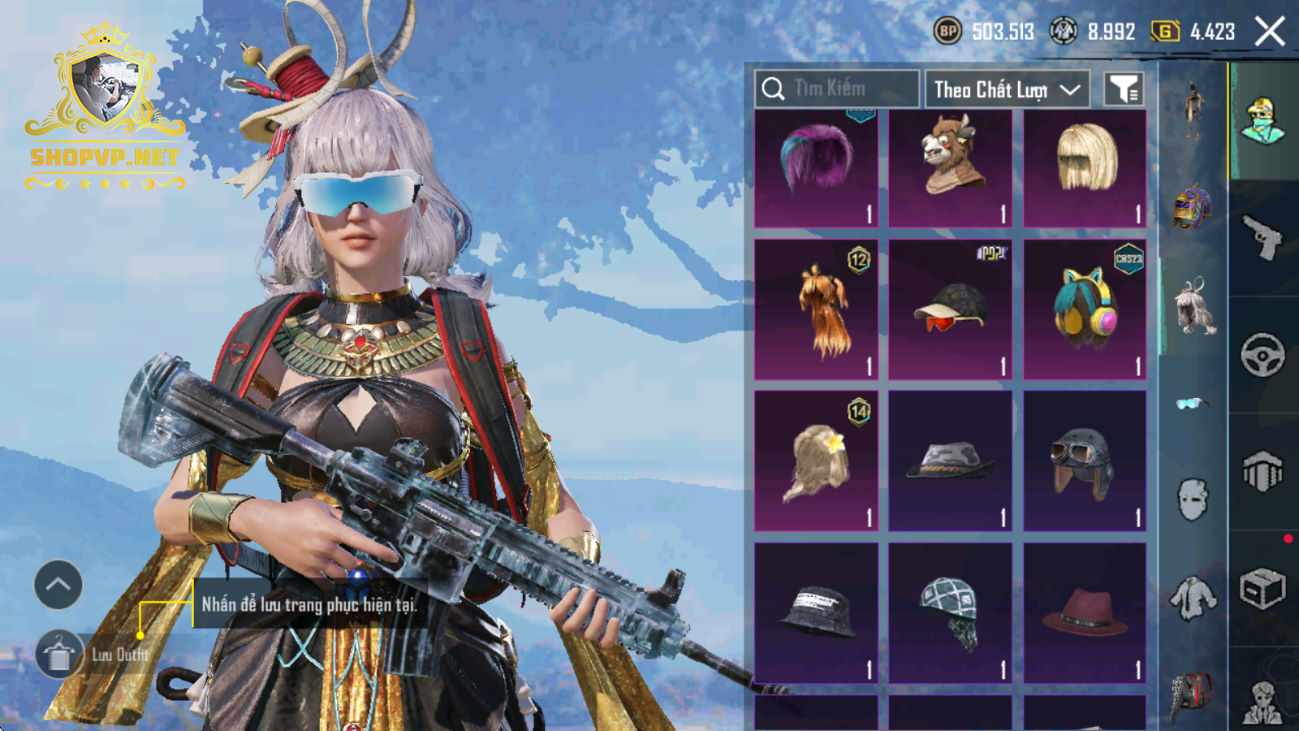Image resolution: width=1299 pixels, height=731 pixels.
Task: Open the face mask subcategory
Action: (1192, 497)
